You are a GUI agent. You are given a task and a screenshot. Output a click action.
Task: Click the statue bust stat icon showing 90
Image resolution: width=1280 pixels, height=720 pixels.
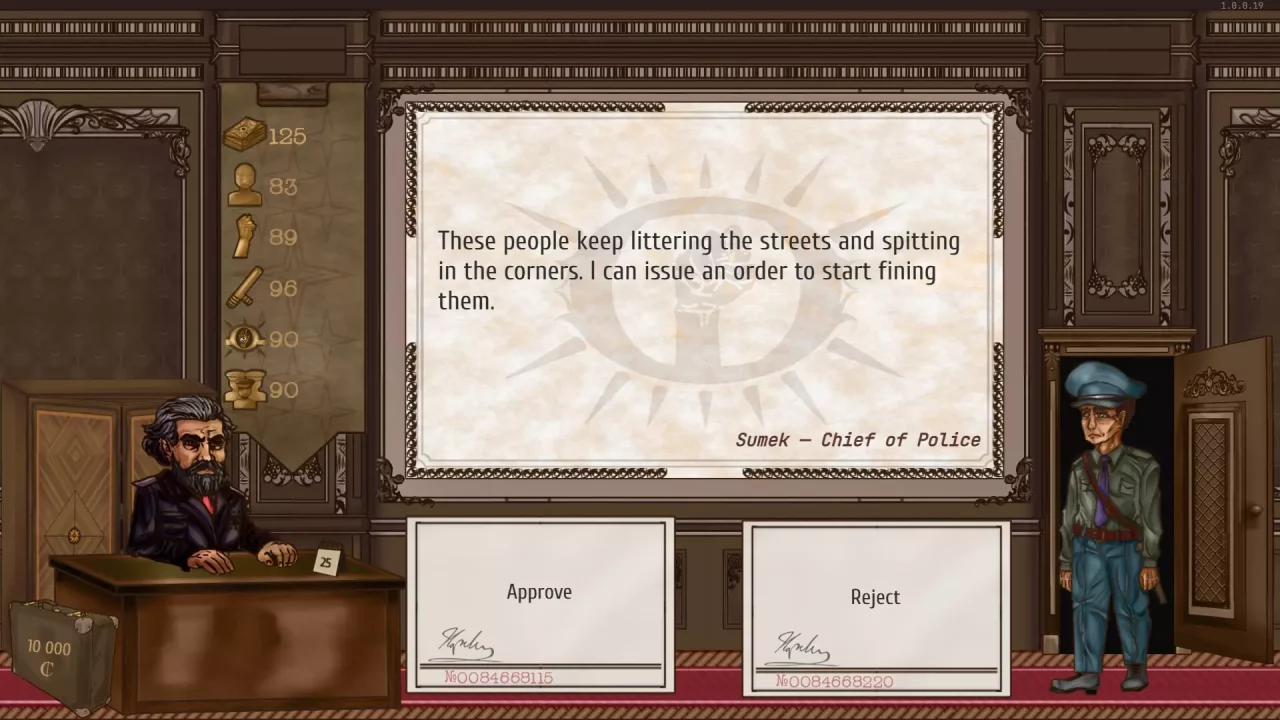click(243, 389)
